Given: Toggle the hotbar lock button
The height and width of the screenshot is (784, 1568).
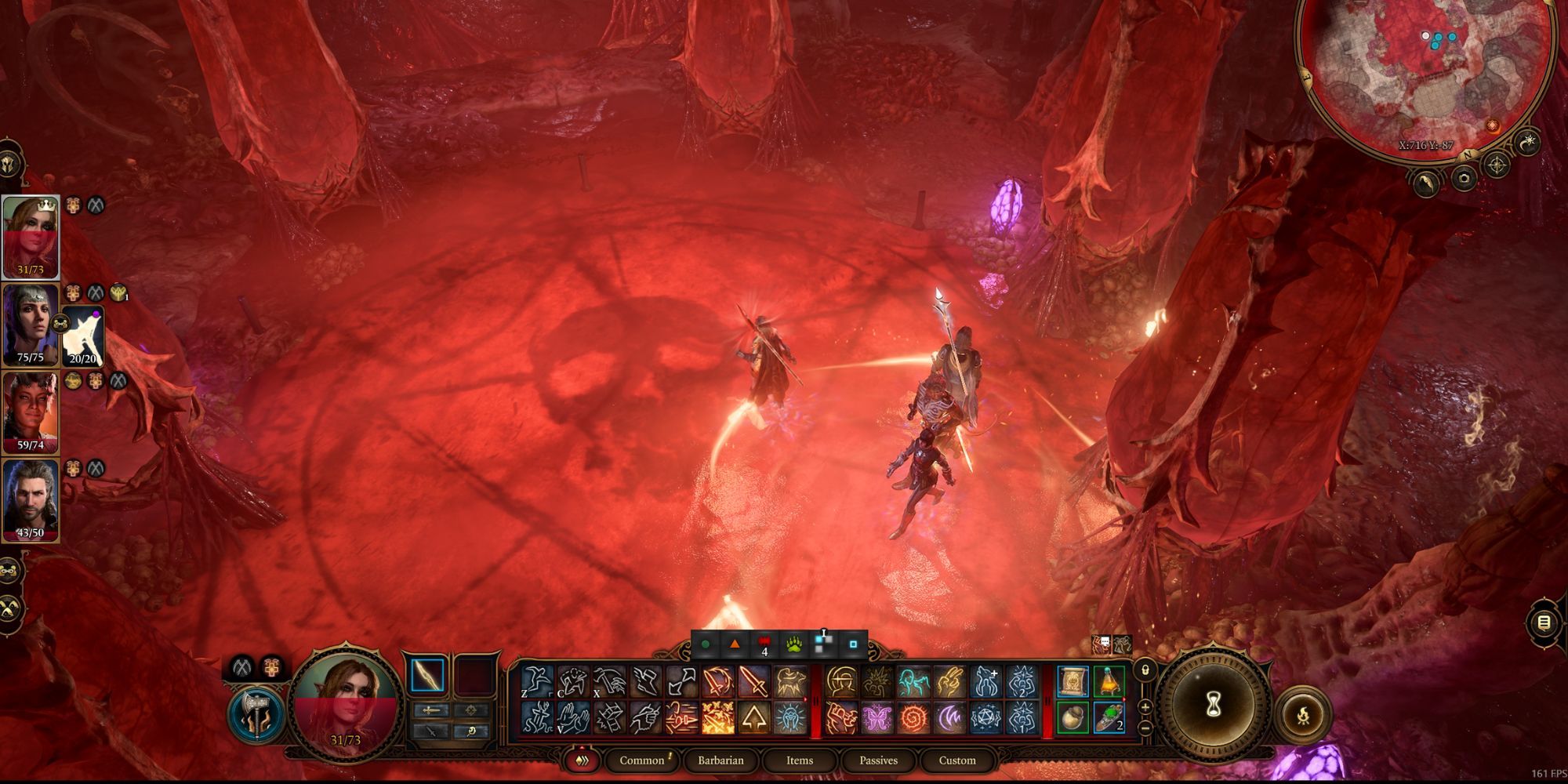Looking at the screenshot, I should [1145, 671].
